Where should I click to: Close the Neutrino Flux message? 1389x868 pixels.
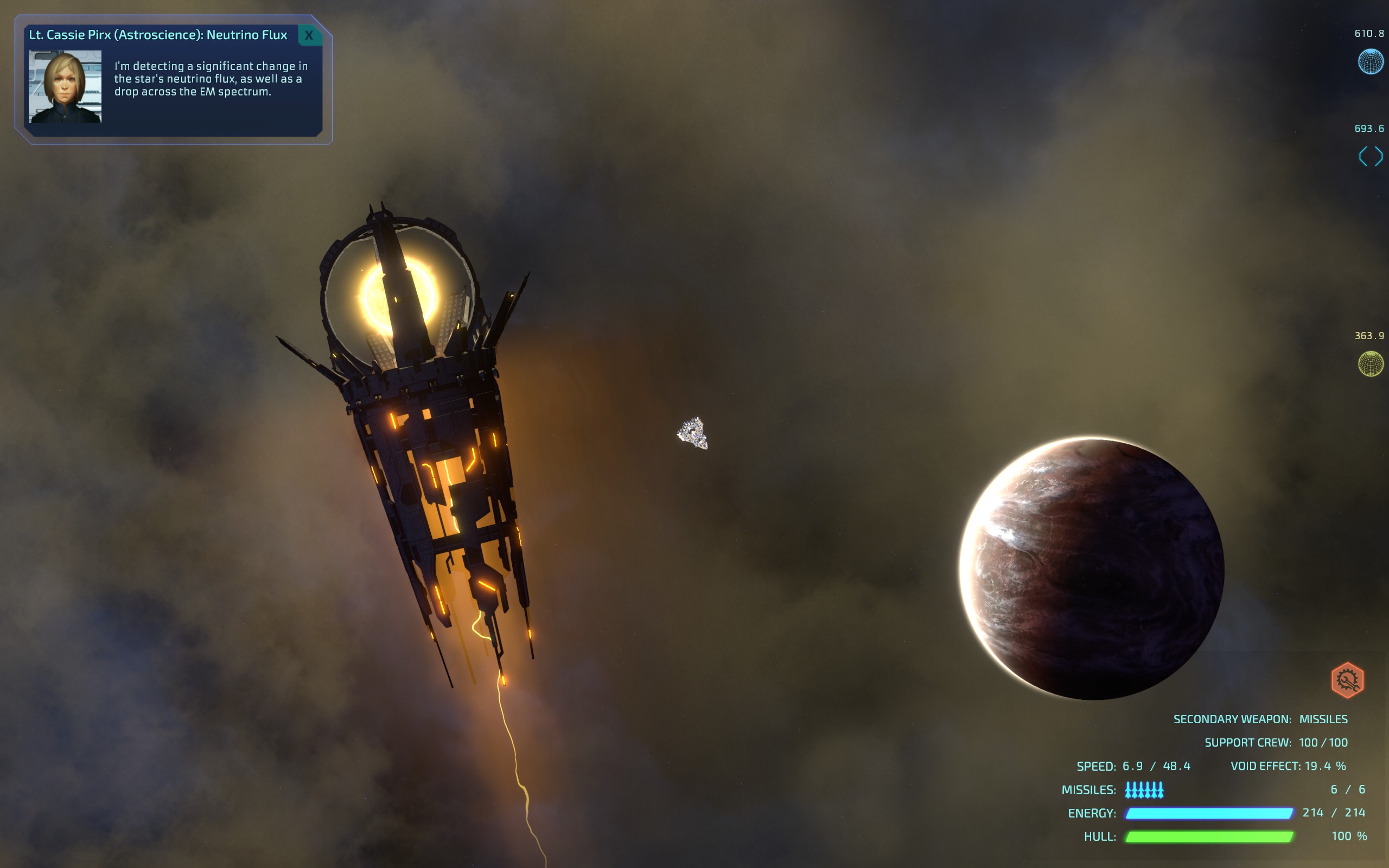pos(309,35)
